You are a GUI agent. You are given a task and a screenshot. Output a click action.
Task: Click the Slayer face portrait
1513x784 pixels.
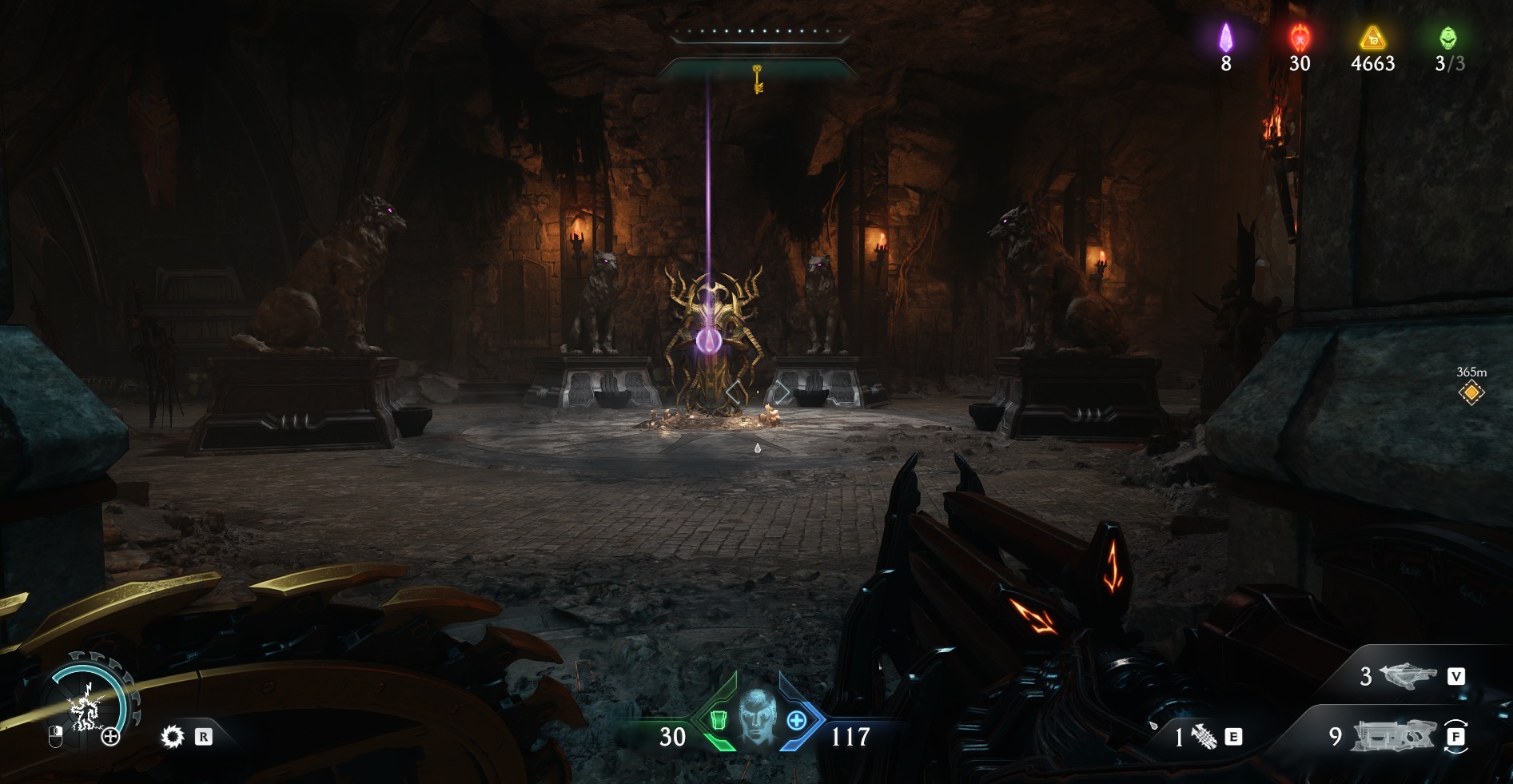click(756, 718)
